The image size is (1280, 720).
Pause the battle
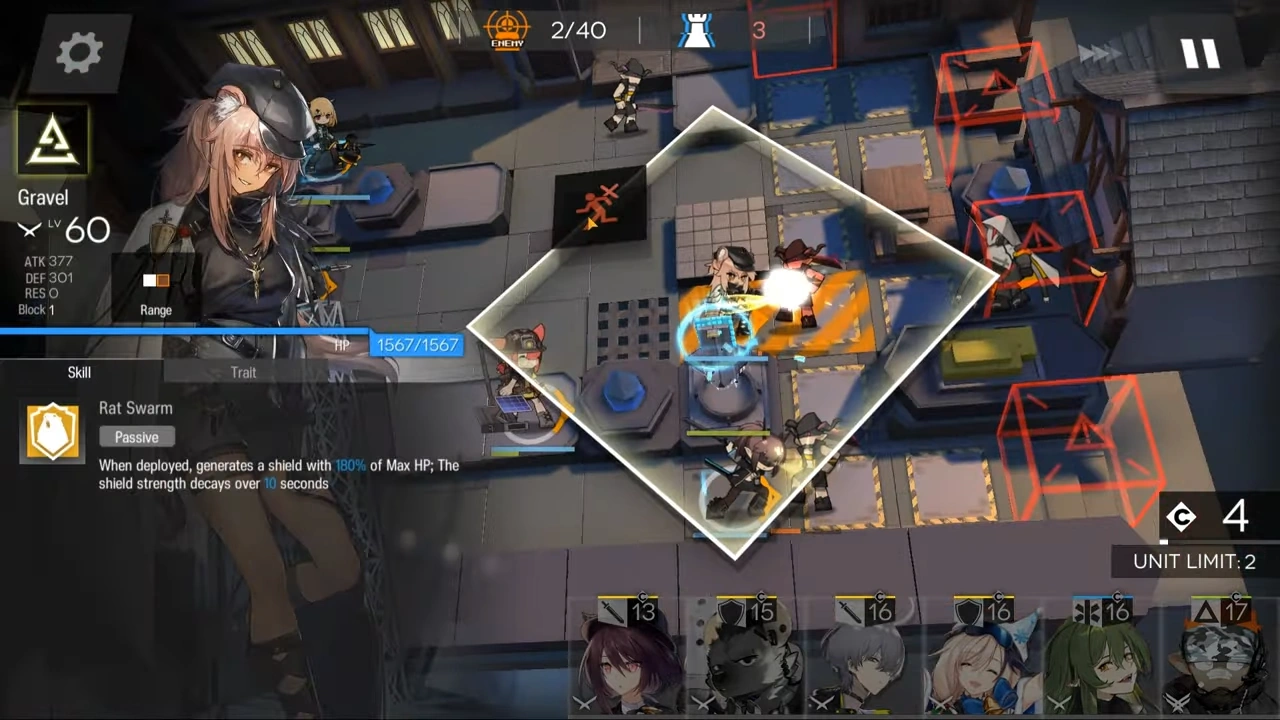pyautogui.click(x=1201, y=54)
